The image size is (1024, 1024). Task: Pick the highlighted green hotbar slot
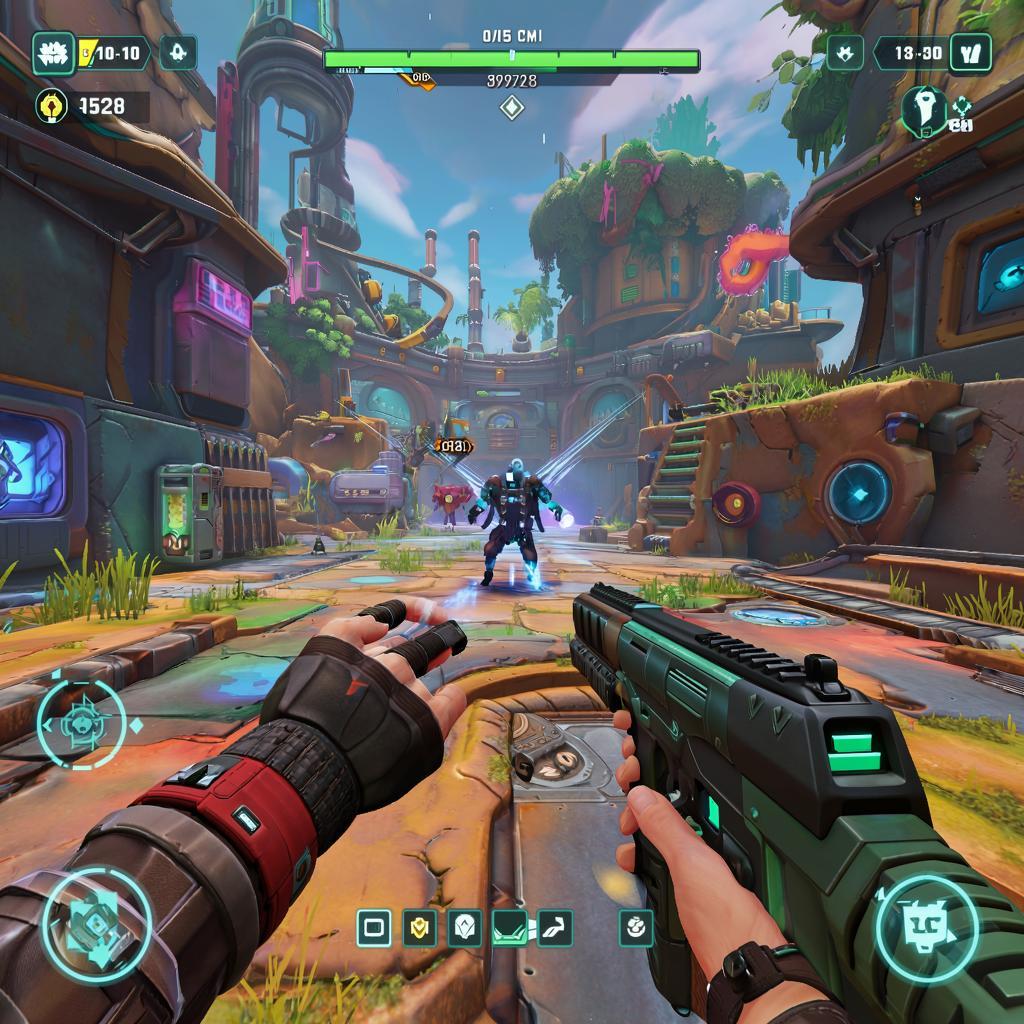(510, 928)
